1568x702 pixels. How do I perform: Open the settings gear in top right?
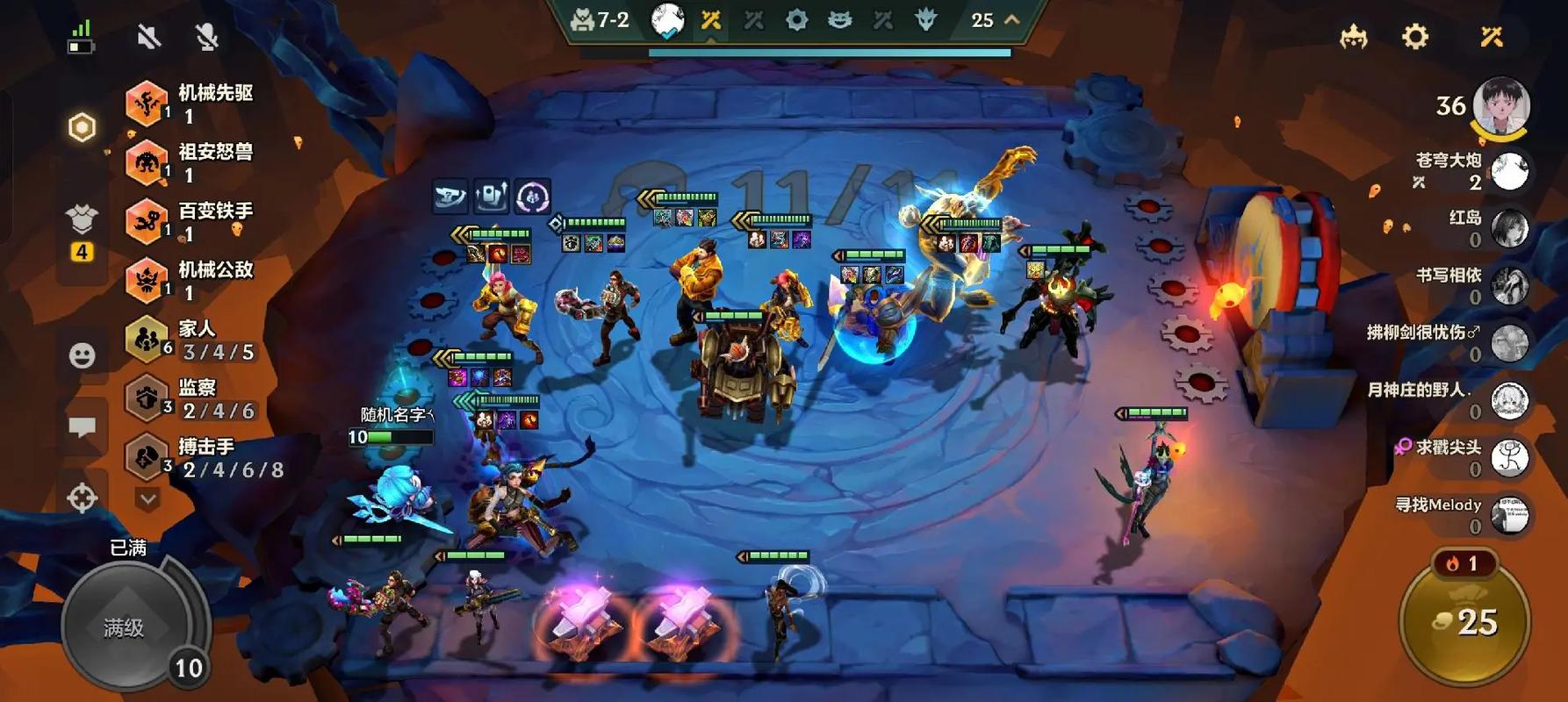click(1414, 37)
